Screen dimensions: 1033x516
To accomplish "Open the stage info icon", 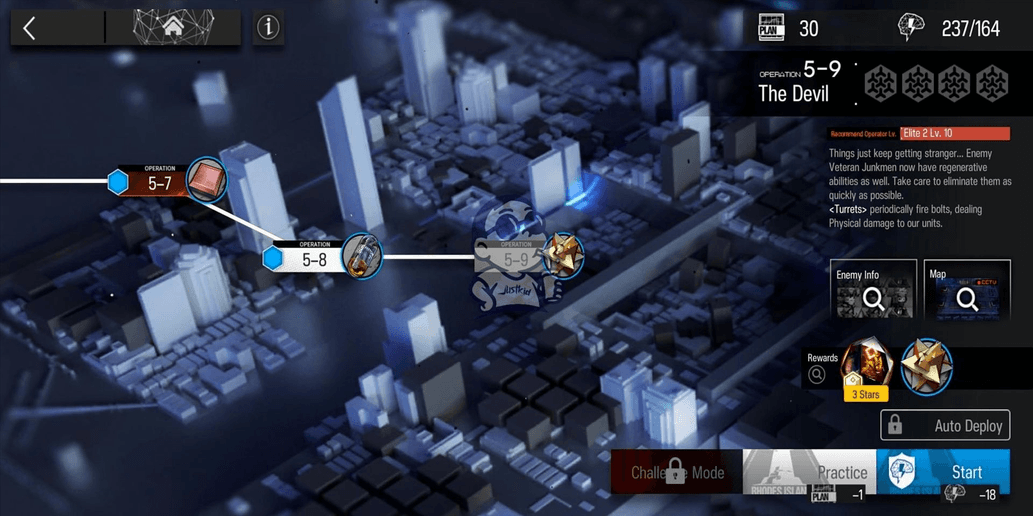I will point(268,28).
